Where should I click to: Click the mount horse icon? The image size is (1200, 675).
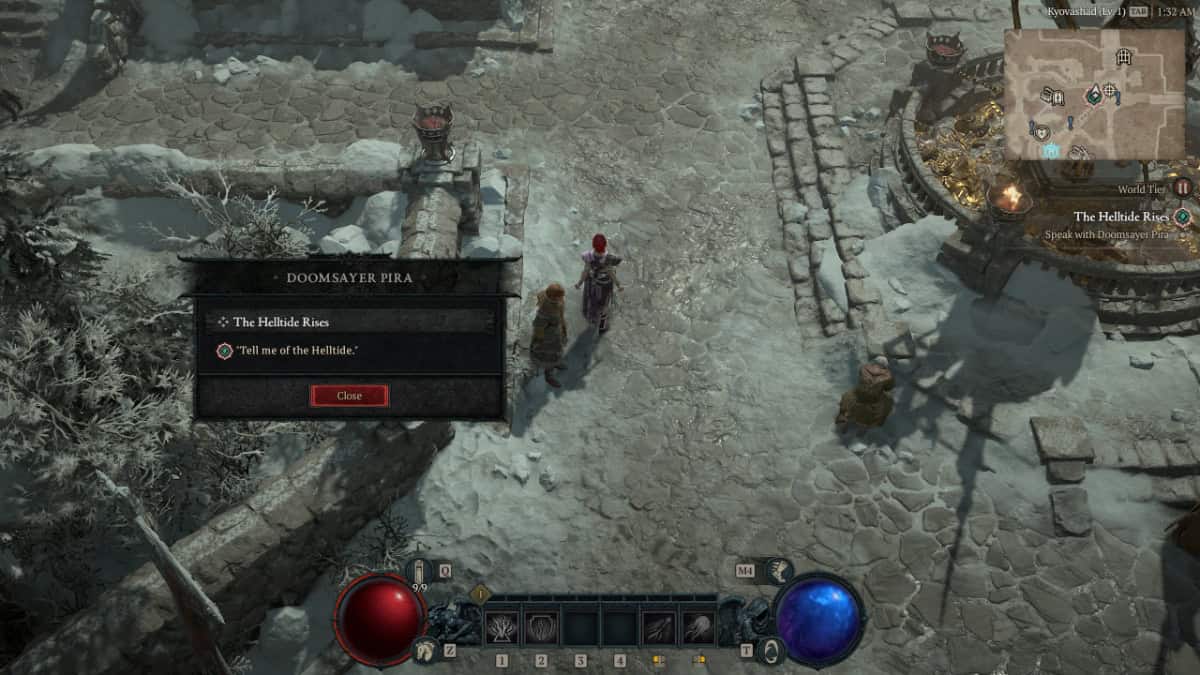(x=426, y=650)
